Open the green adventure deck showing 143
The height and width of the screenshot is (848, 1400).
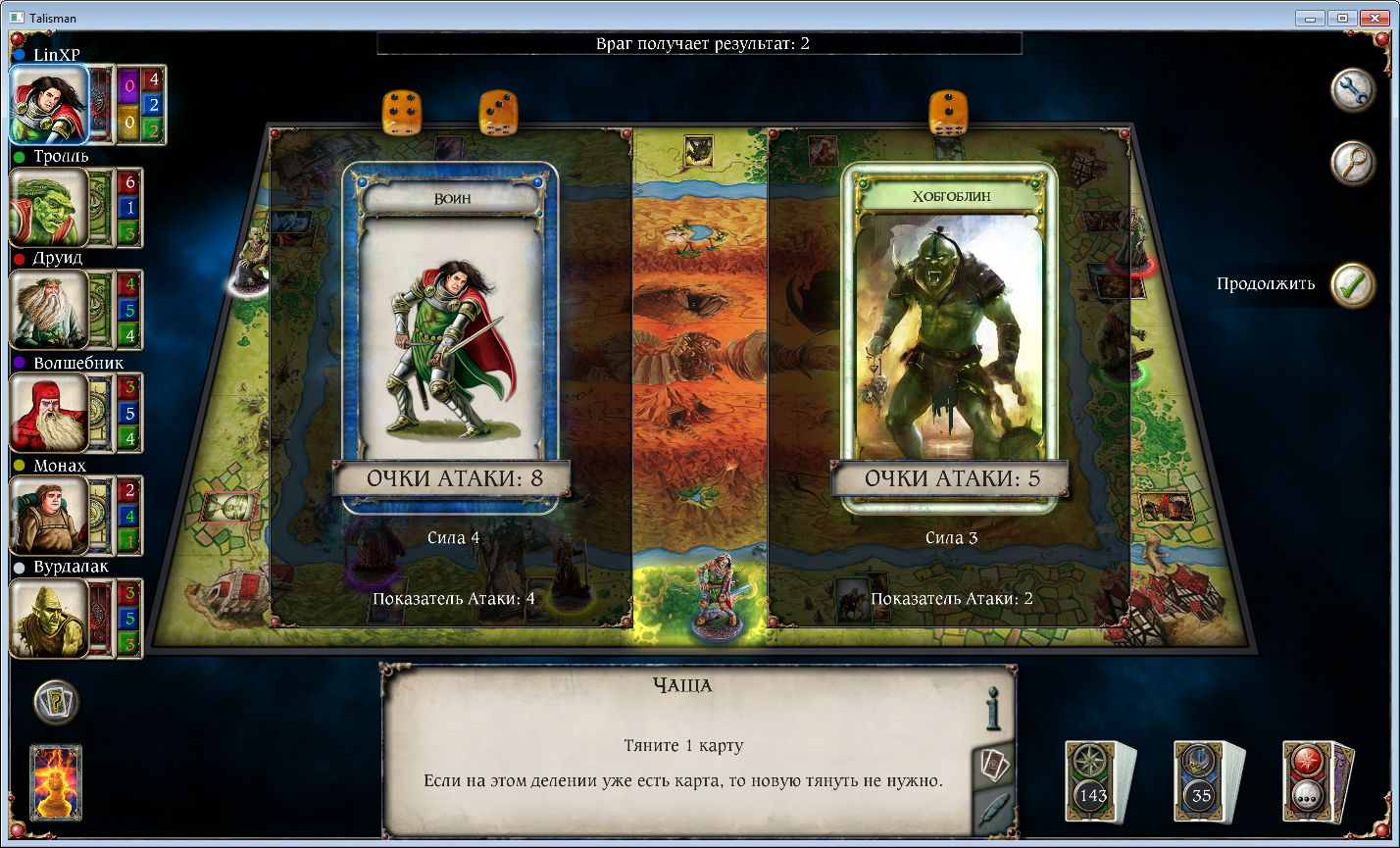click(1096, 781)
